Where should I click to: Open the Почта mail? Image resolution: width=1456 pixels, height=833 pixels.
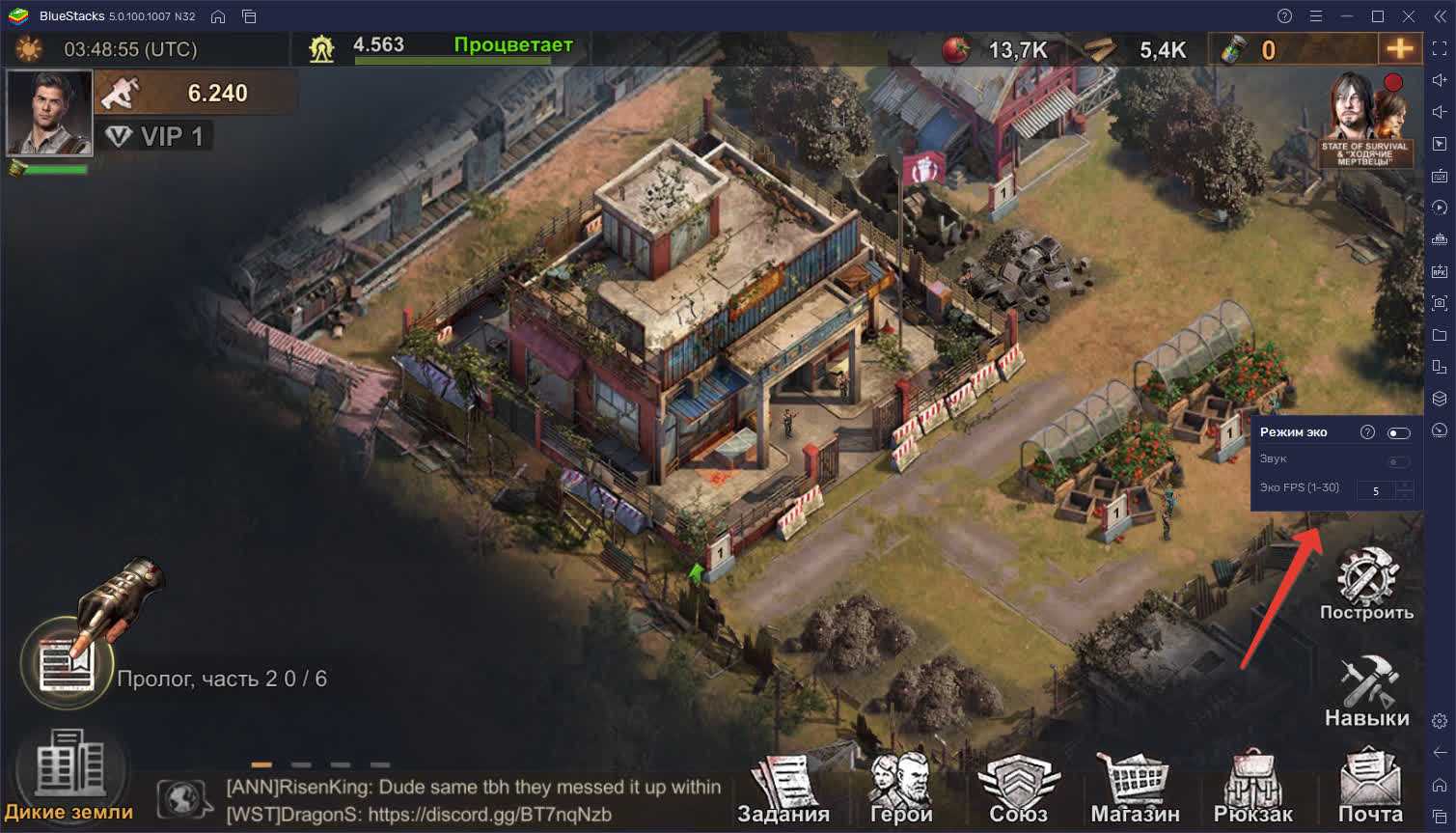(1370, 790)
